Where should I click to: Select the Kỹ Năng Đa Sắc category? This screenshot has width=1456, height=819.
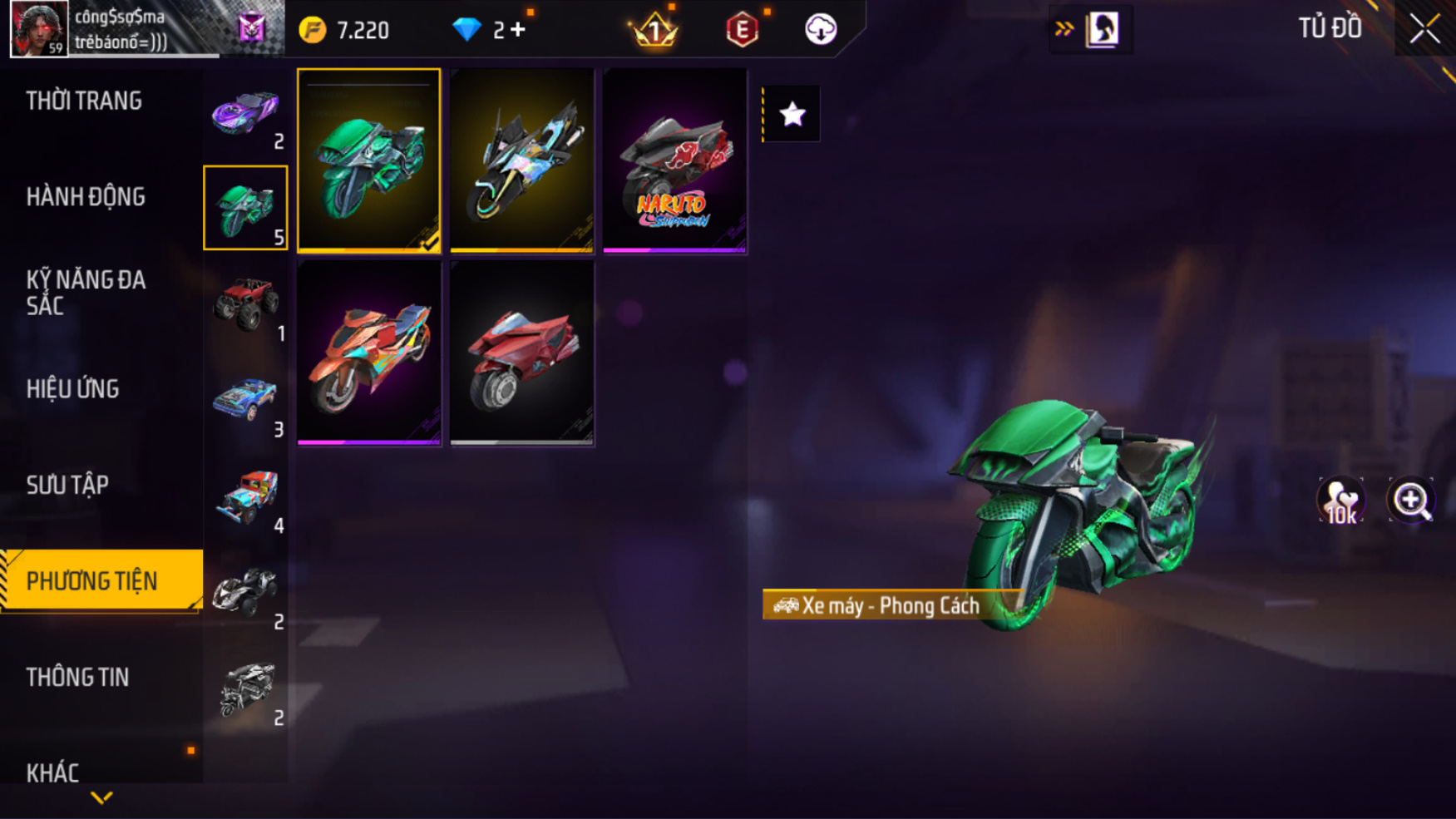86,293
